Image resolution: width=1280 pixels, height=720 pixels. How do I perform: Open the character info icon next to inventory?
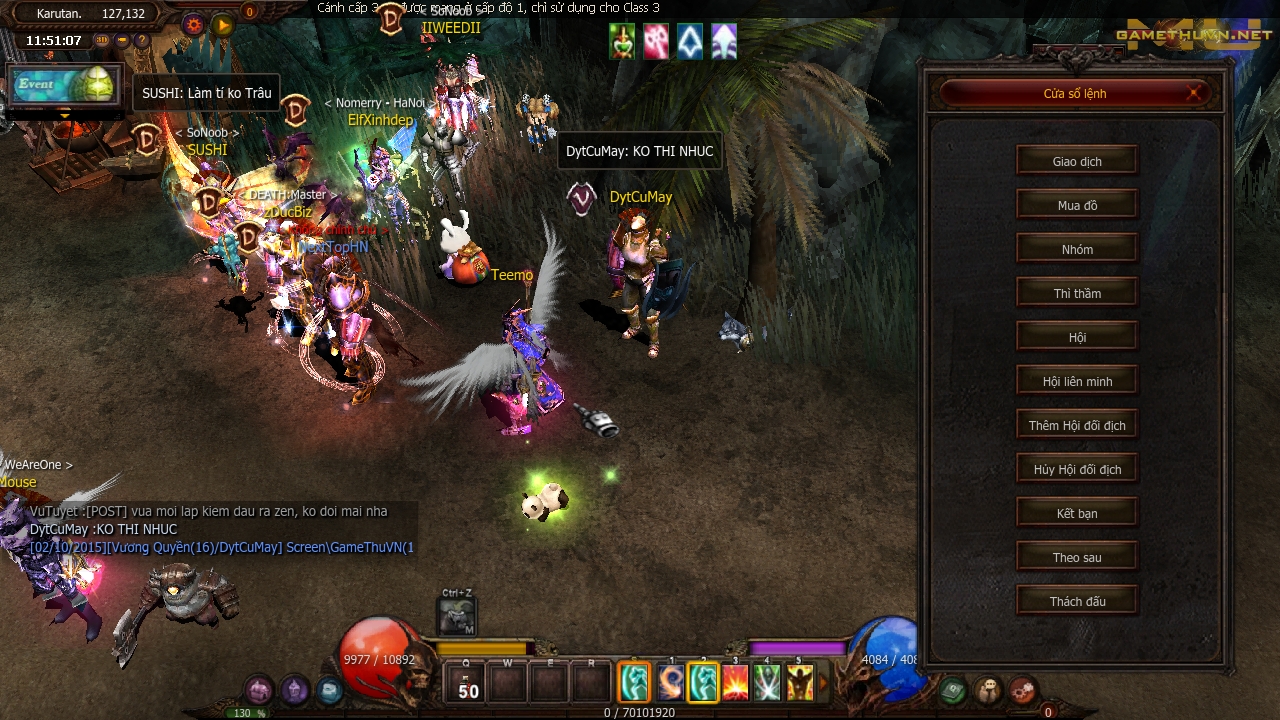tap(293, 687)
